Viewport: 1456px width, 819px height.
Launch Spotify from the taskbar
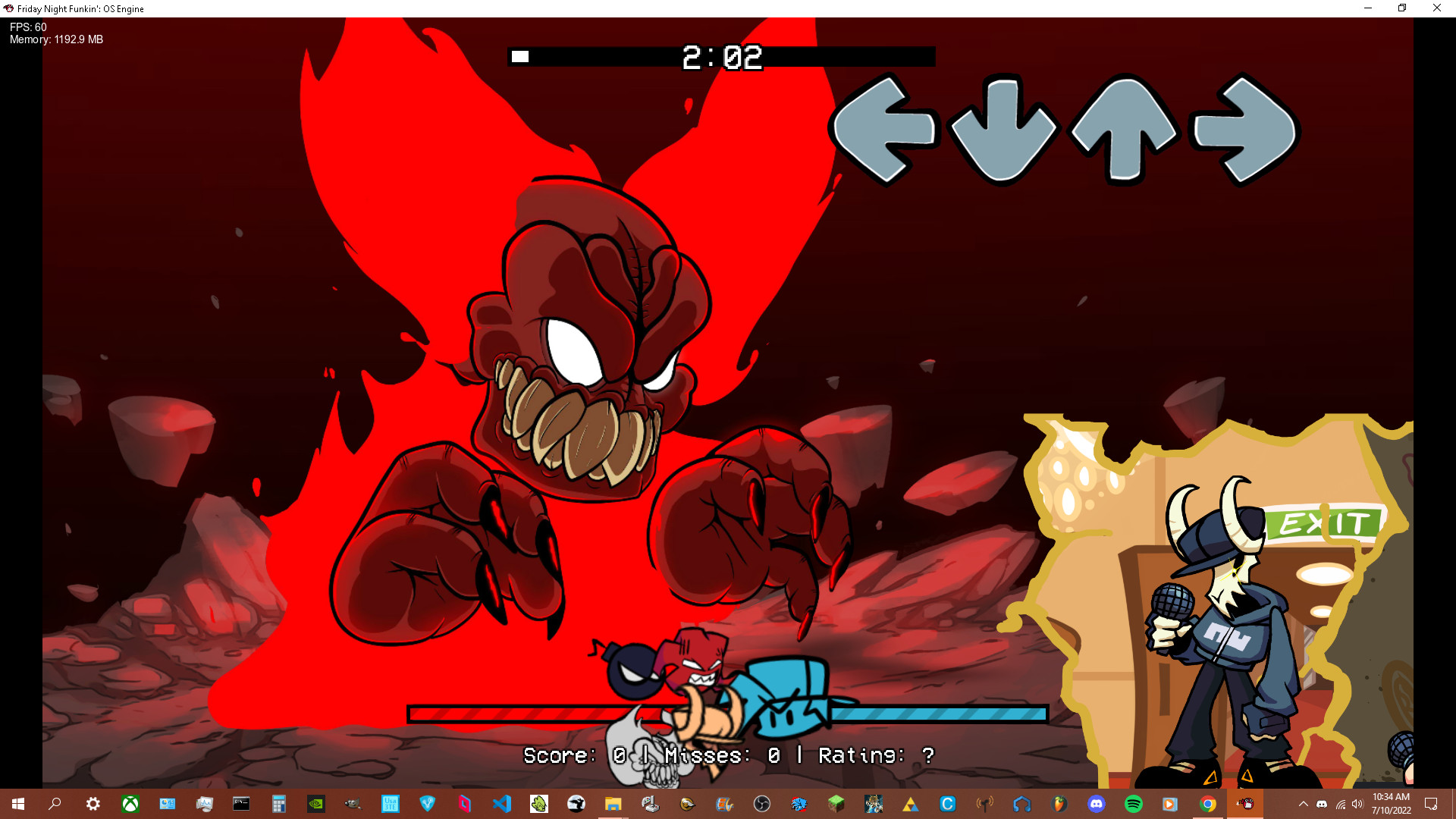tap(1134, 804)
